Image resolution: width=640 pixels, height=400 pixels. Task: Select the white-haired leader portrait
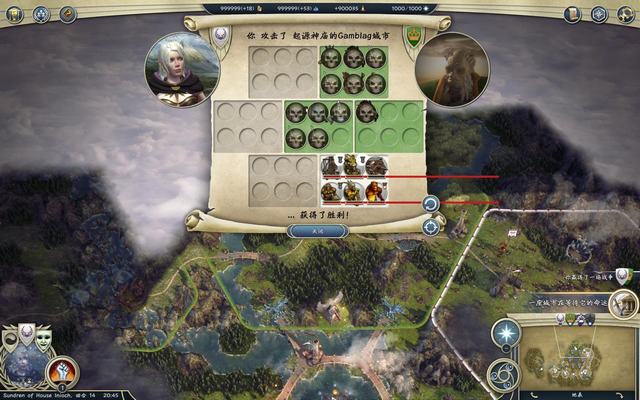coord(182,70)
